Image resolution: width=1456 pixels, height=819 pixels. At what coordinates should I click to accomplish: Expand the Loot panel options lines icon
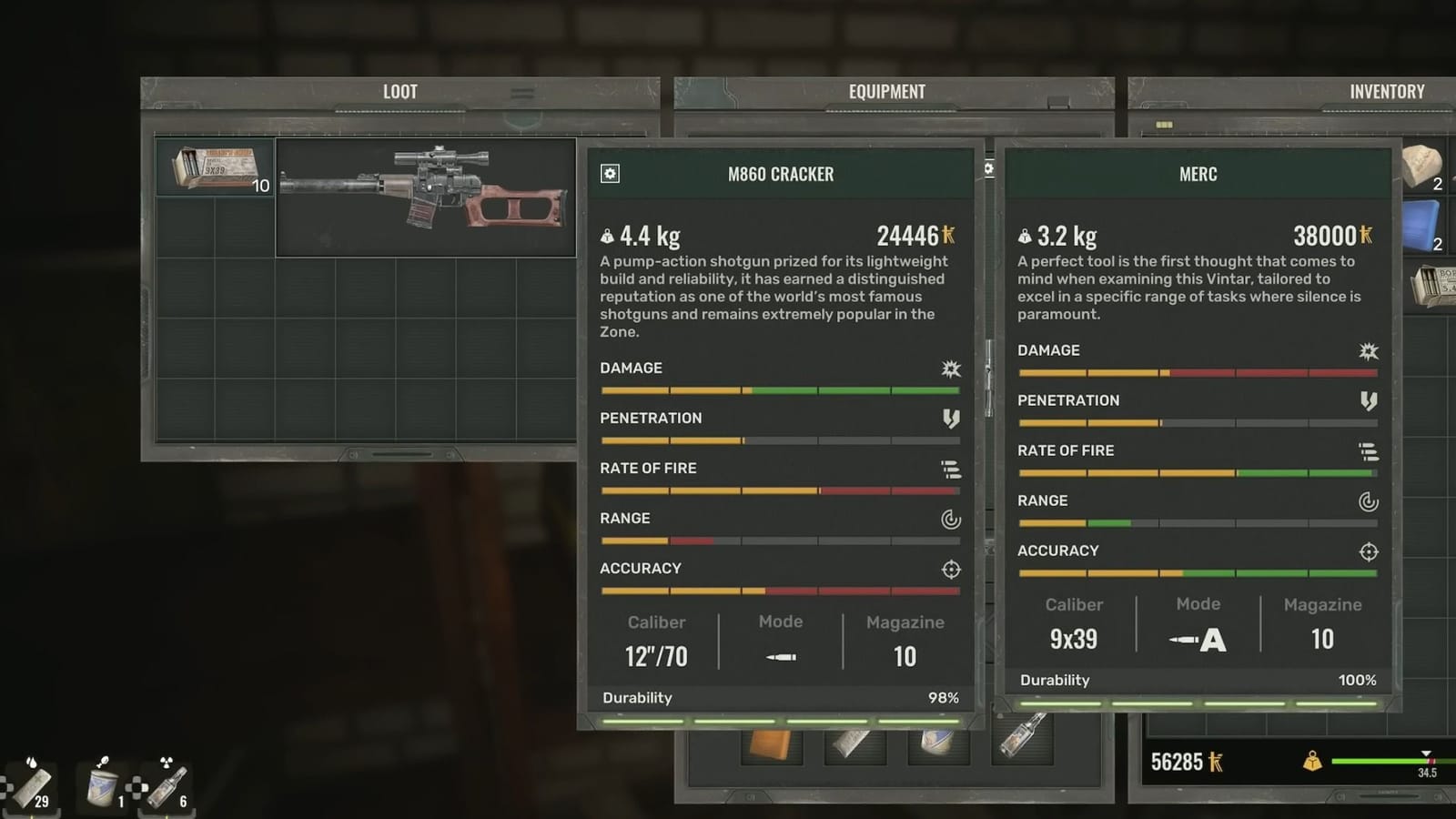tap(521, 91)
